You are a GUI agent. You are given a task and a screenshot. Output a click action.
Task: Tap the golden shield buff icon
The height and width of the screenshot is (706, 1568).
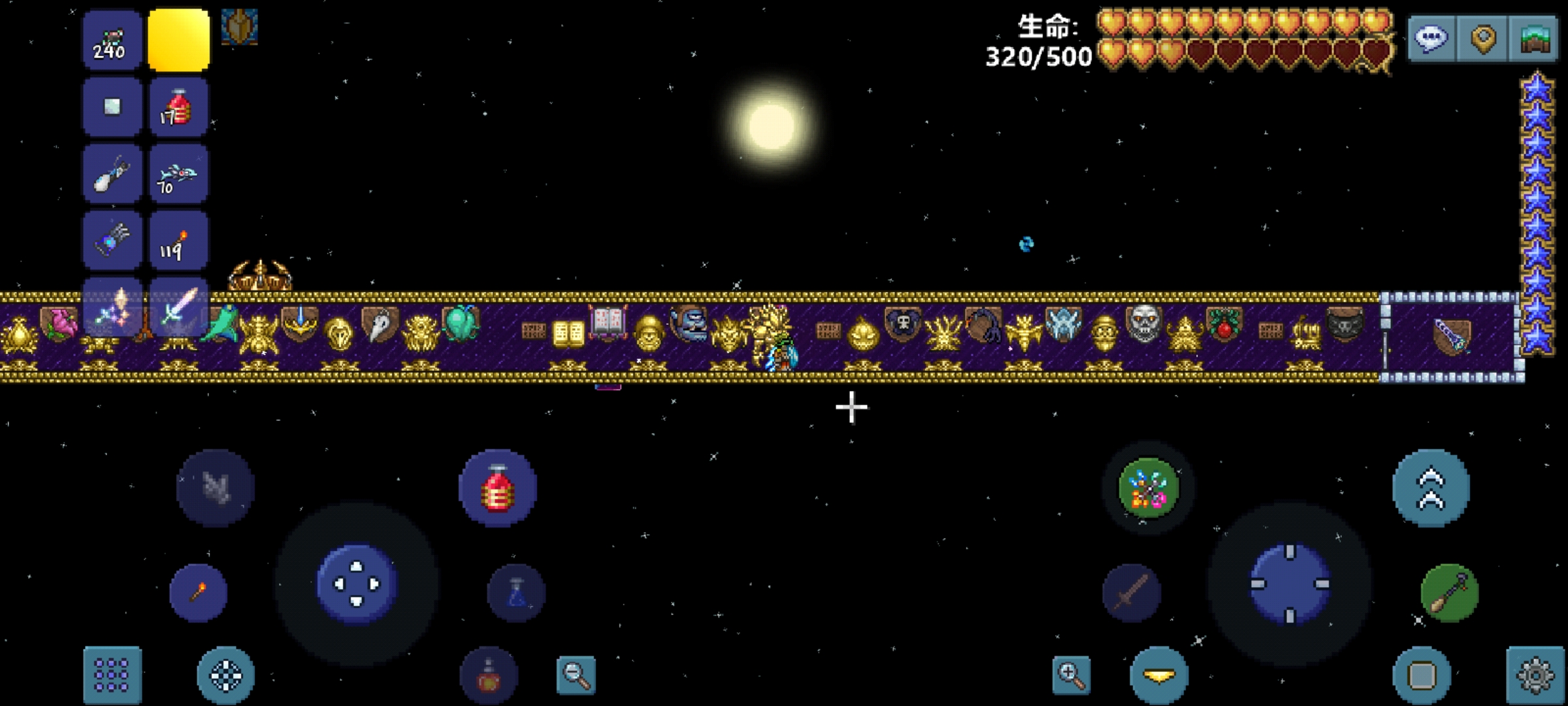point(239,27)
